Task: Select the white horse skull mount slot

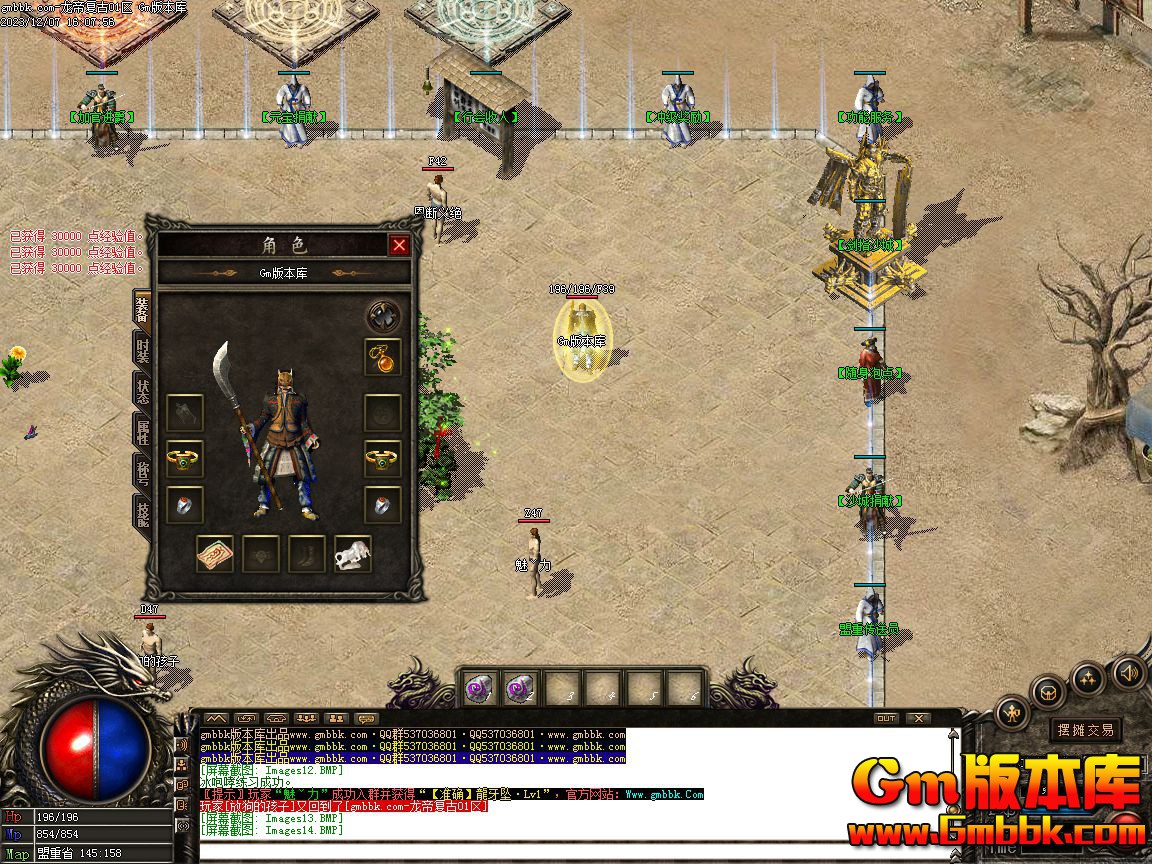Action: pos(353,554)
